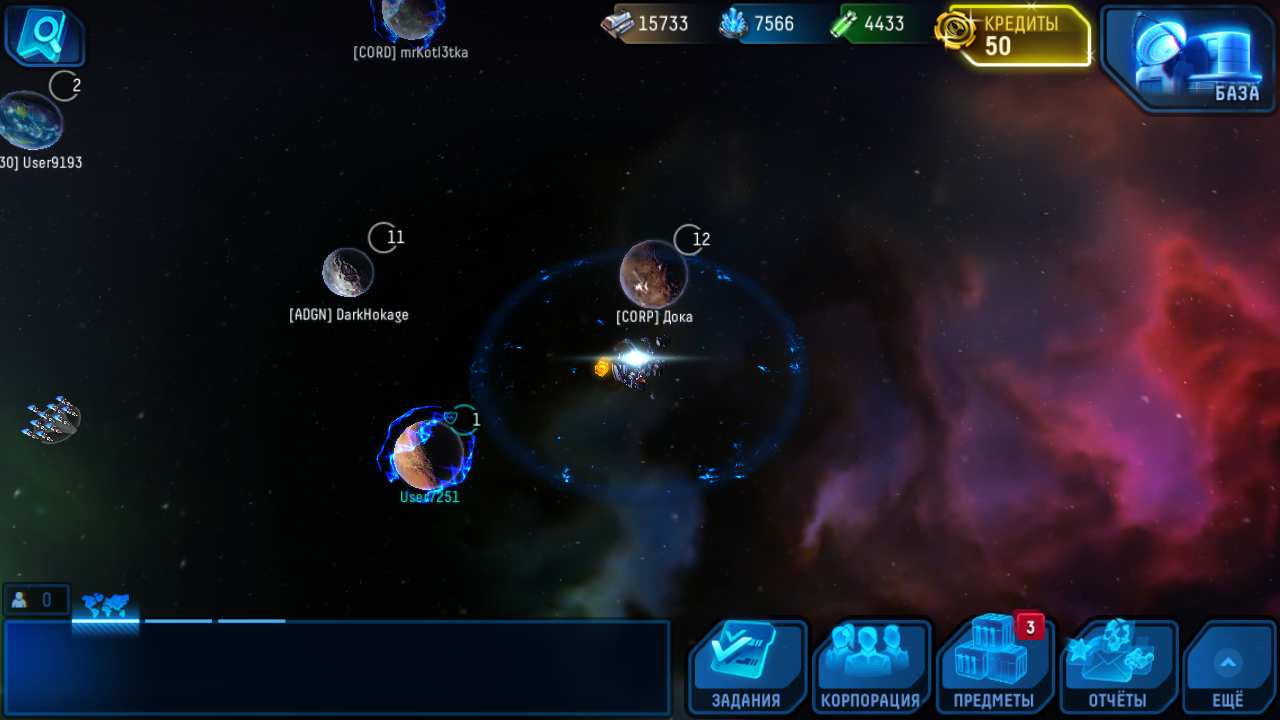Open the galaxy search magnifier button
Image resolution: width=1280 pixels, height=720 pixels.
[x=44, y=36]
